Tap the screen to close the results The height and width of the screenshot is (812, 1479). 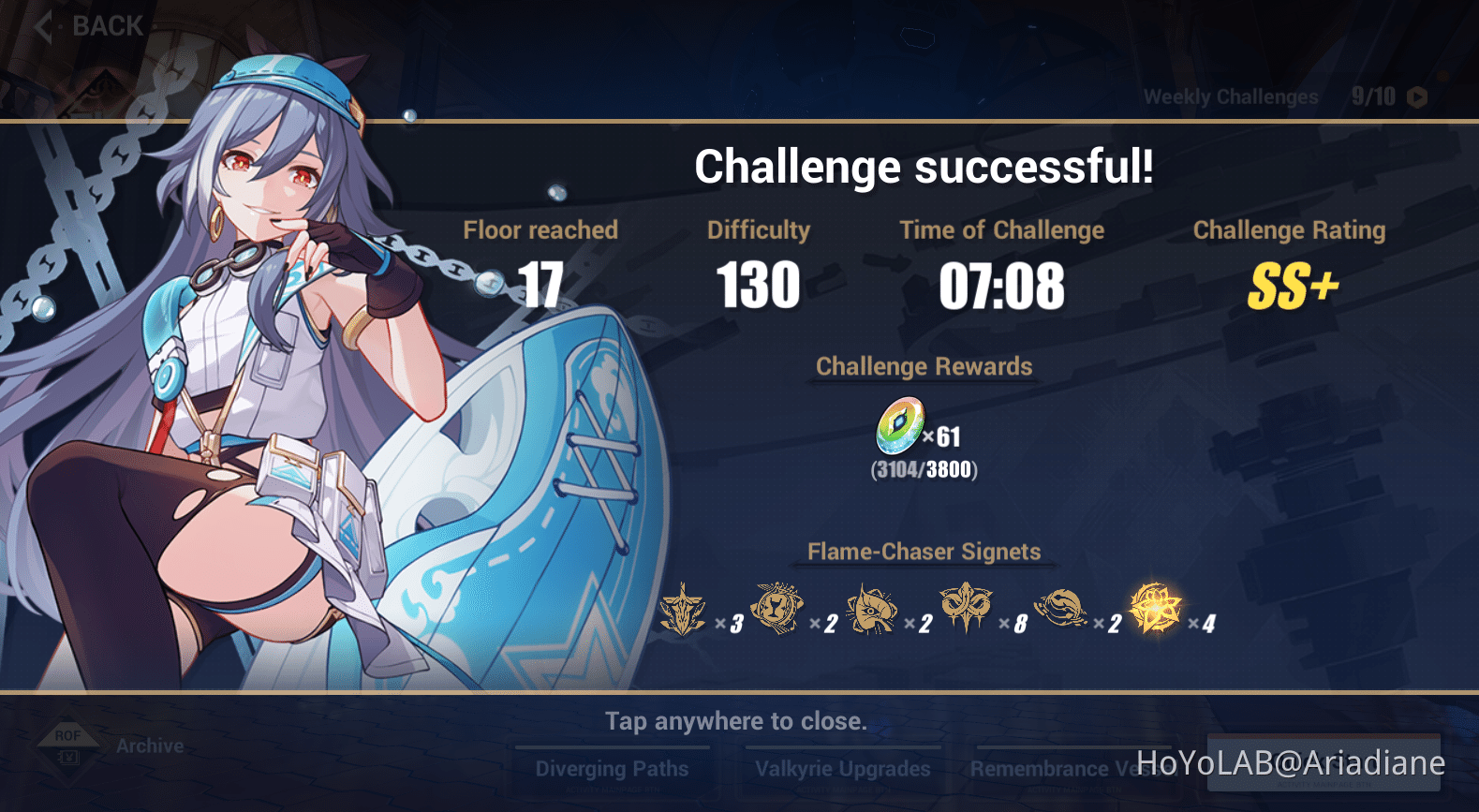tap(736, 721)
